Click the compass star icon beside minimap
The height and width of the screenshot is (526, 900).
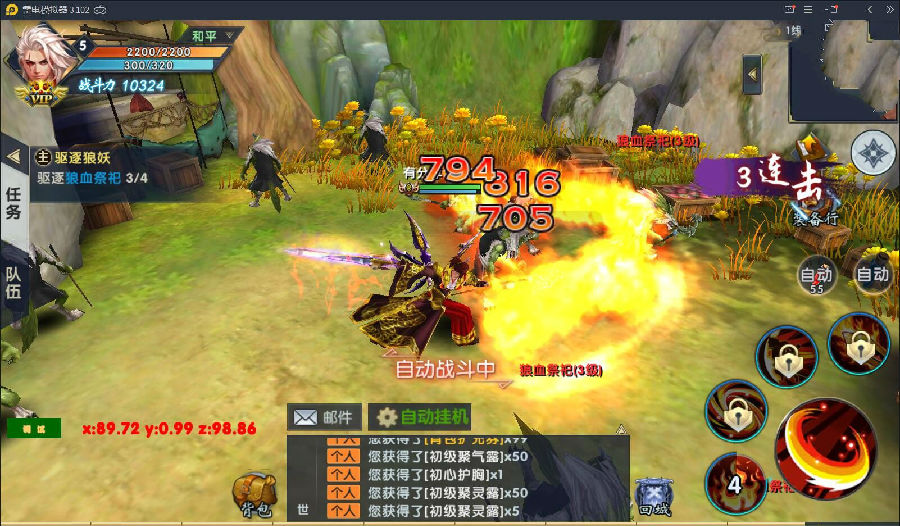point(873,153)
